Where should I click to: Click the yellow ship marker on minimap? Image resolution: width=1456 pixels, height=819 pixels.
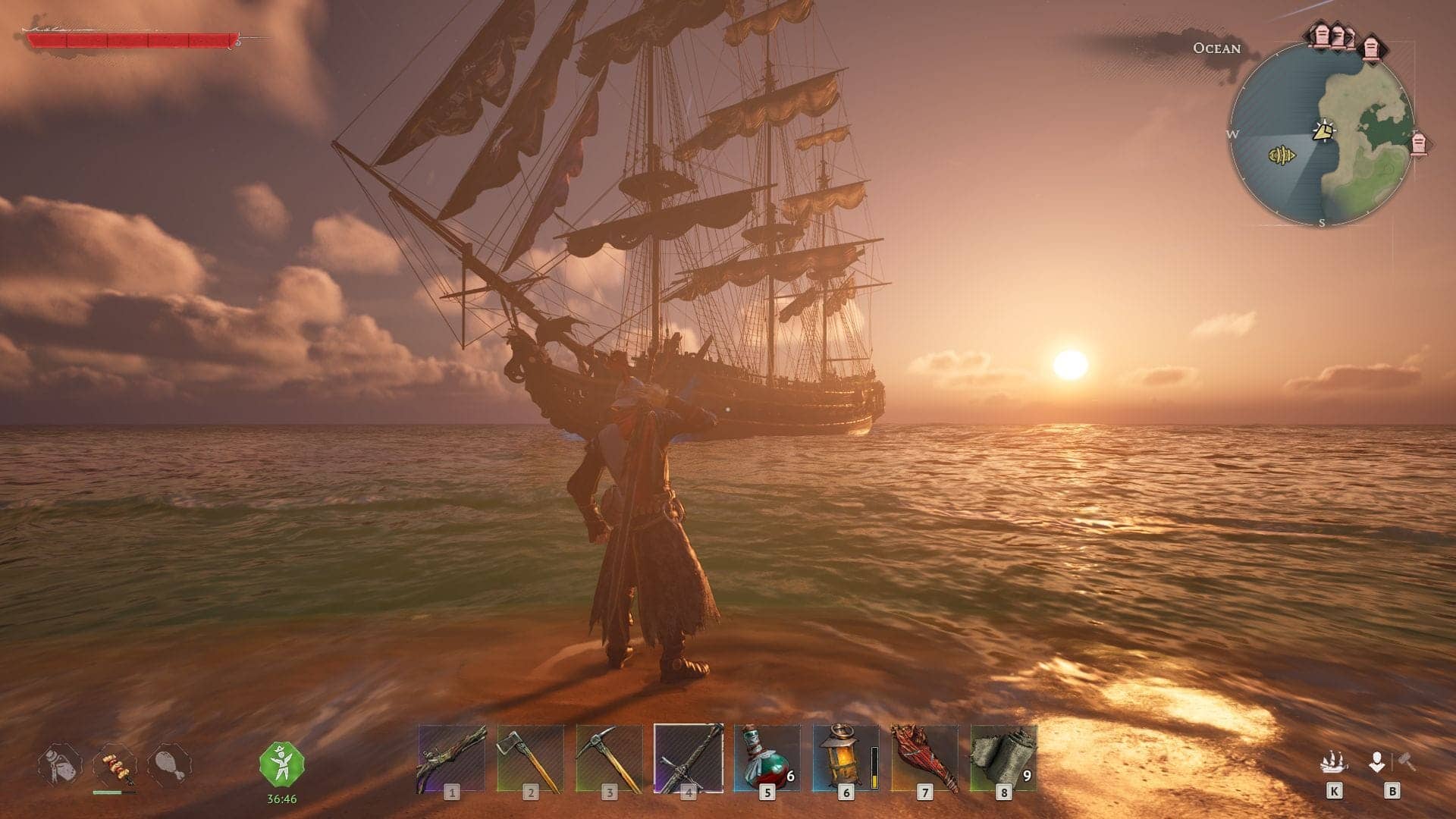pos(1281,156)
